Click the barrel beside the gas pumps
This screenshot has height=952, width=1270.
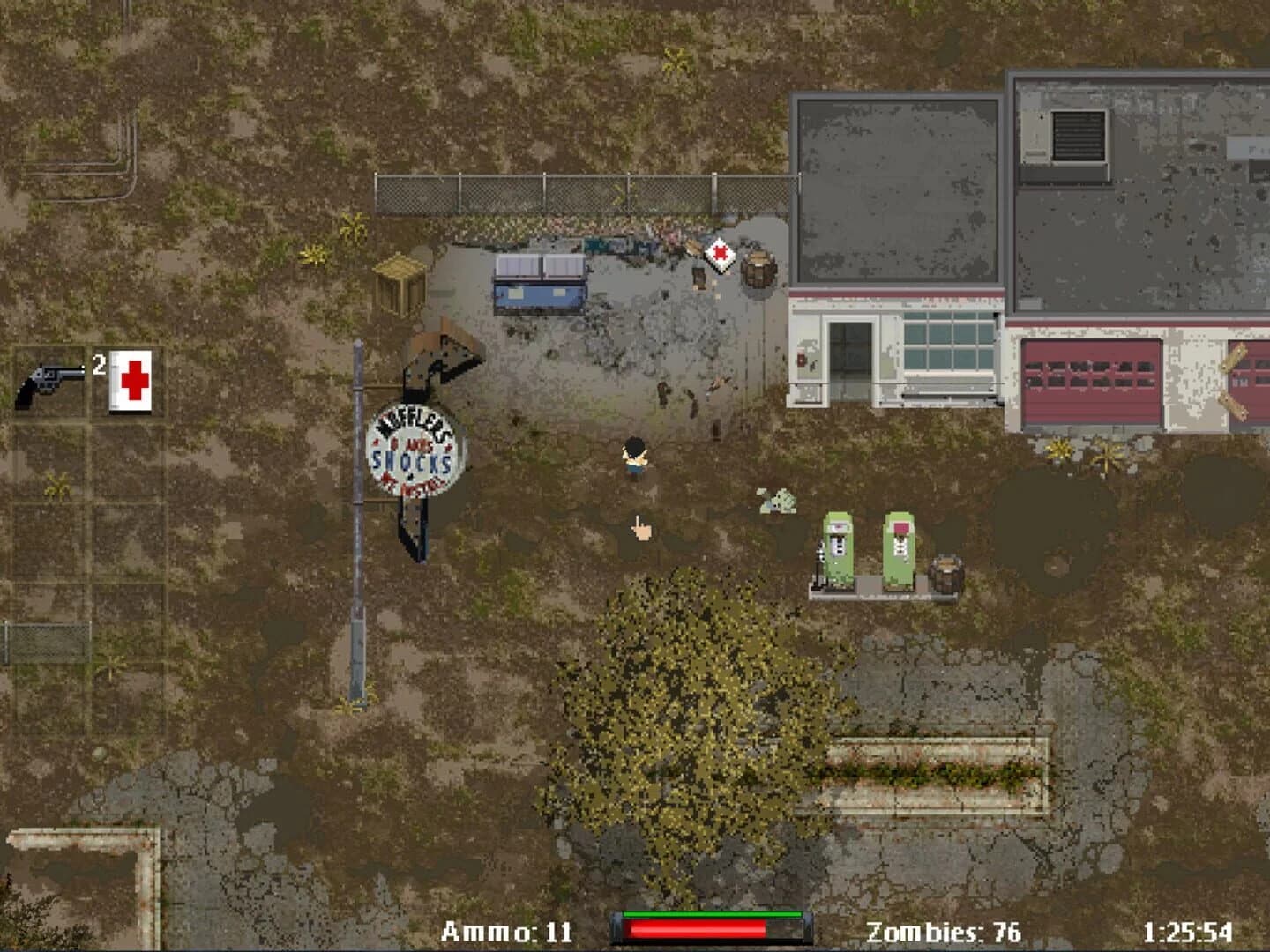pos(948,573)
